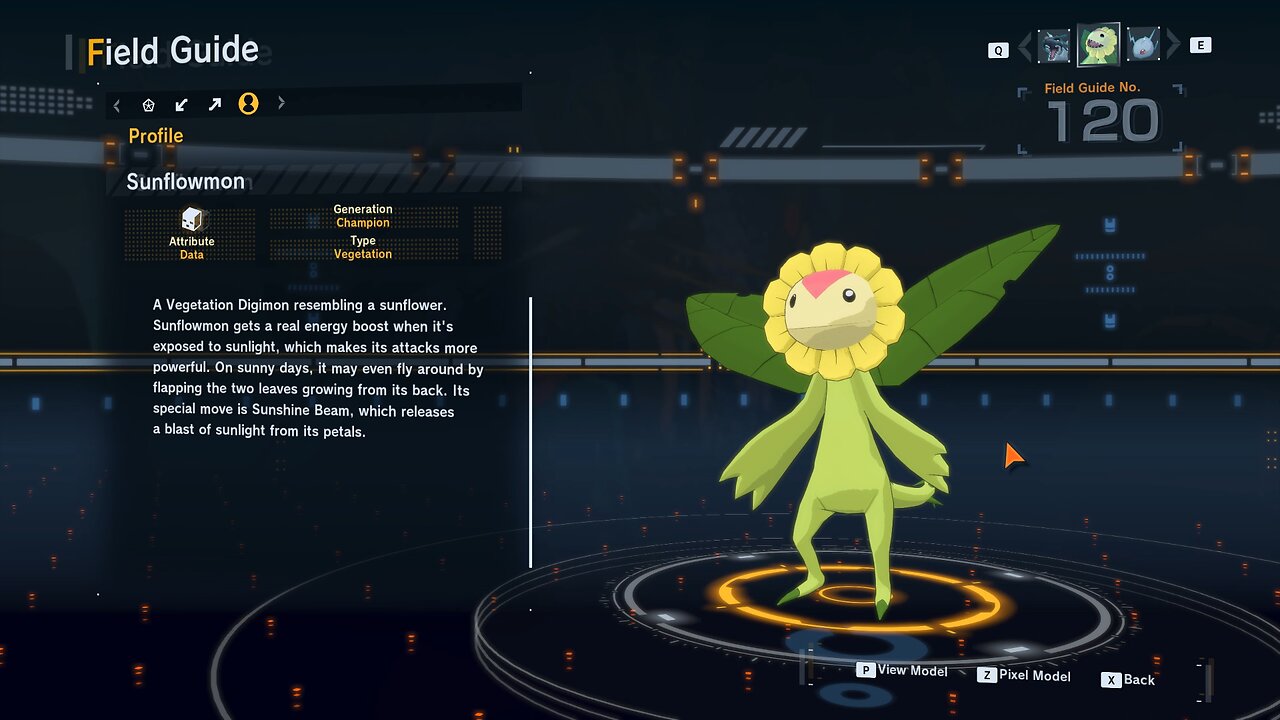Select the Profile silhouette tab
Viewport: 1280px width, 720px height.
click(248, 104)
